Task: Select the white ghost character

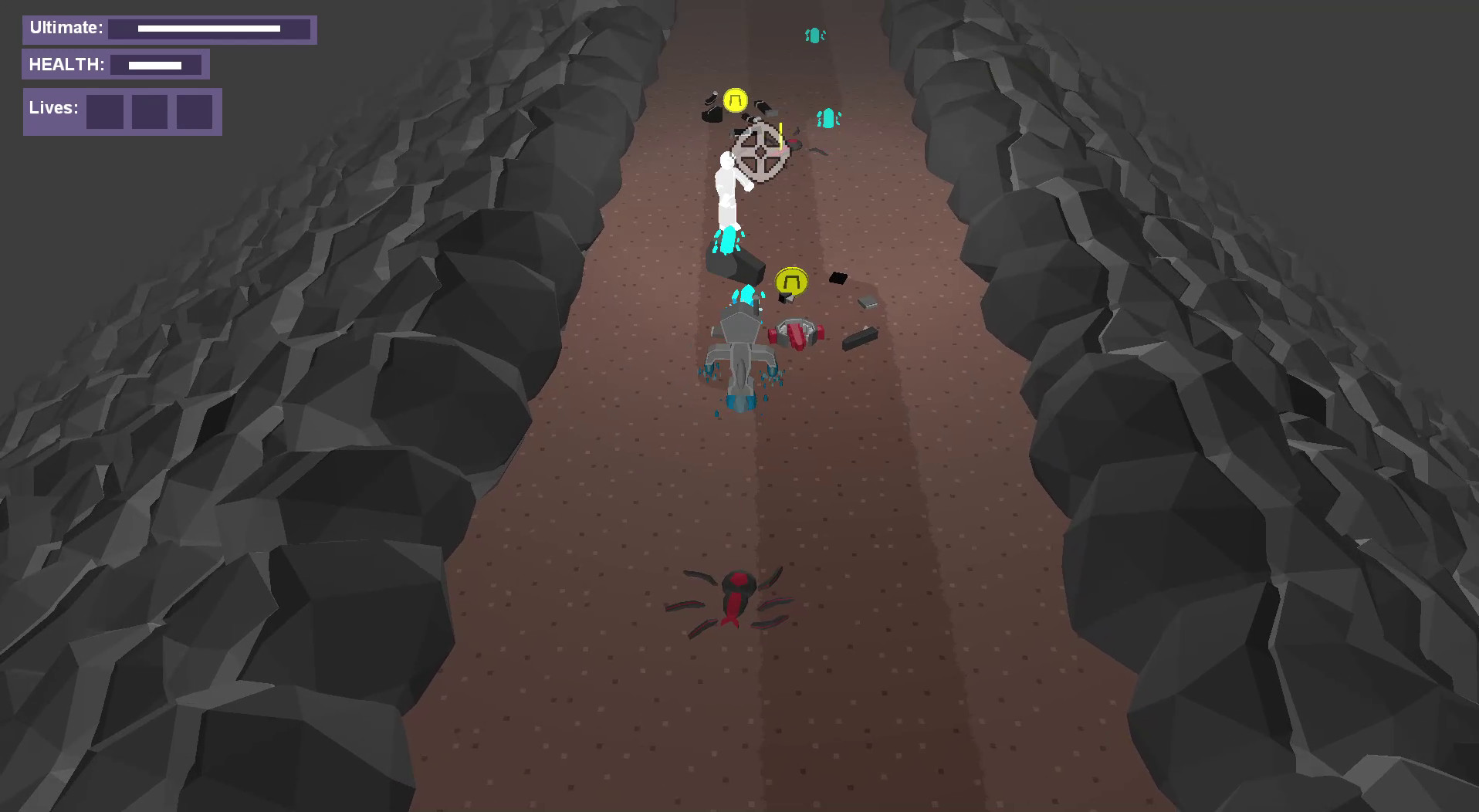Action: click(x=728, y=193)
